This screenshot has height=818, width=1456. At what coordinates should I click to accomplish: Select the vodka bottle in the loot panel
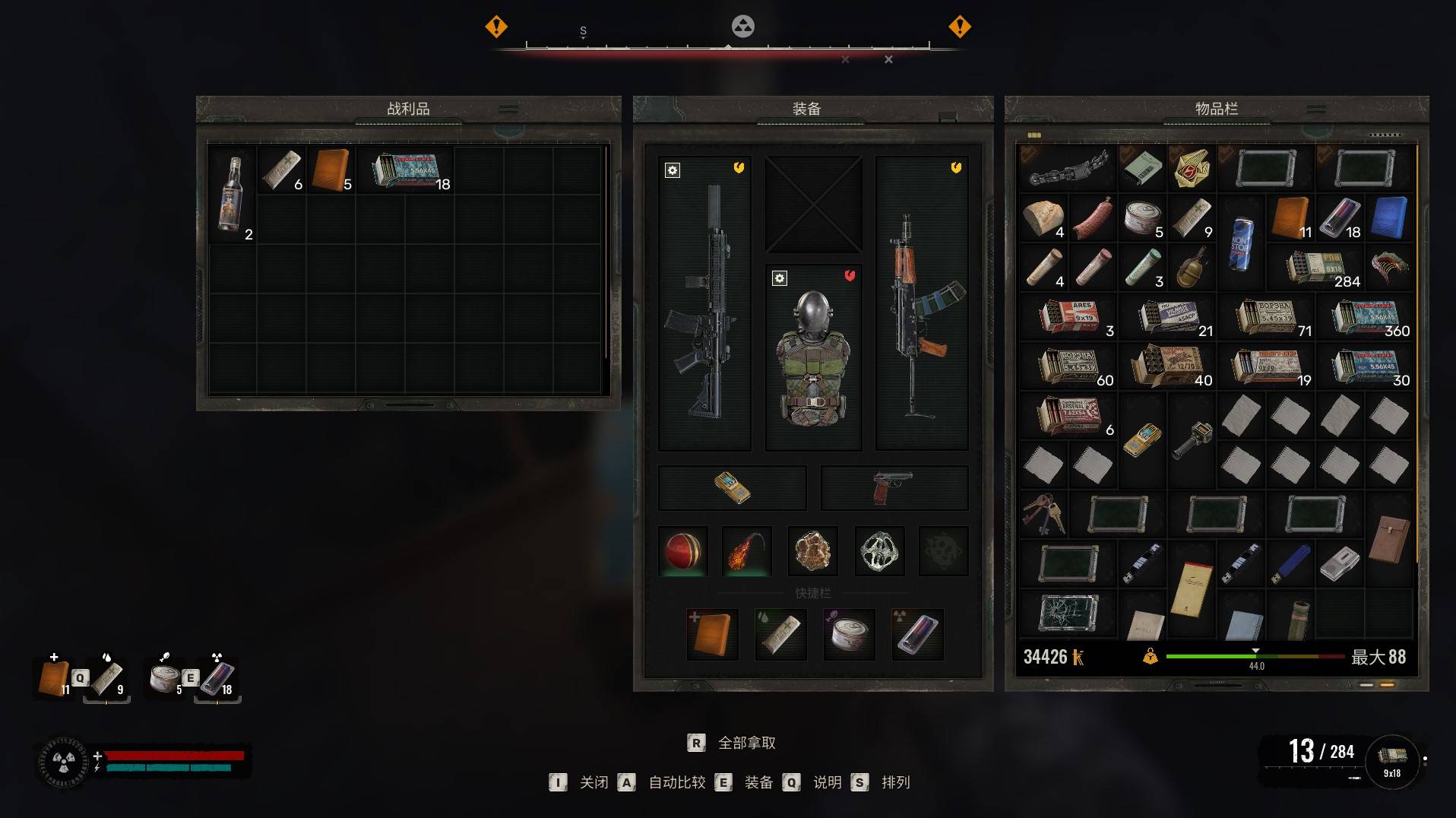(232, 195)
